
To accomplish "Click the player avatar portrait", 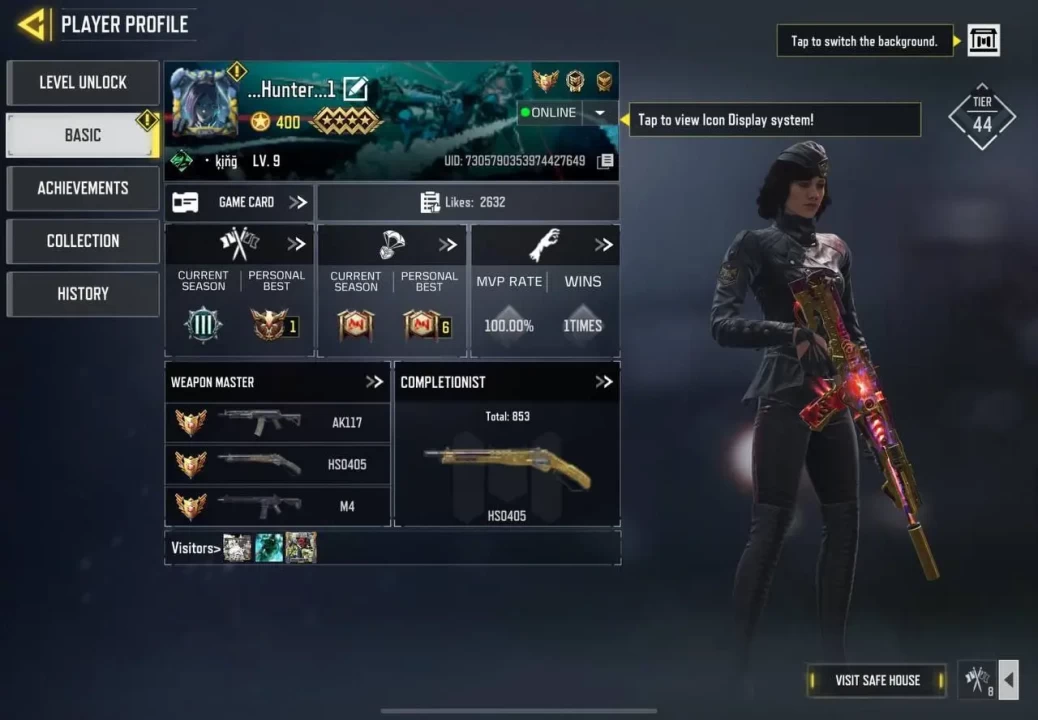I will click(205, 104).
